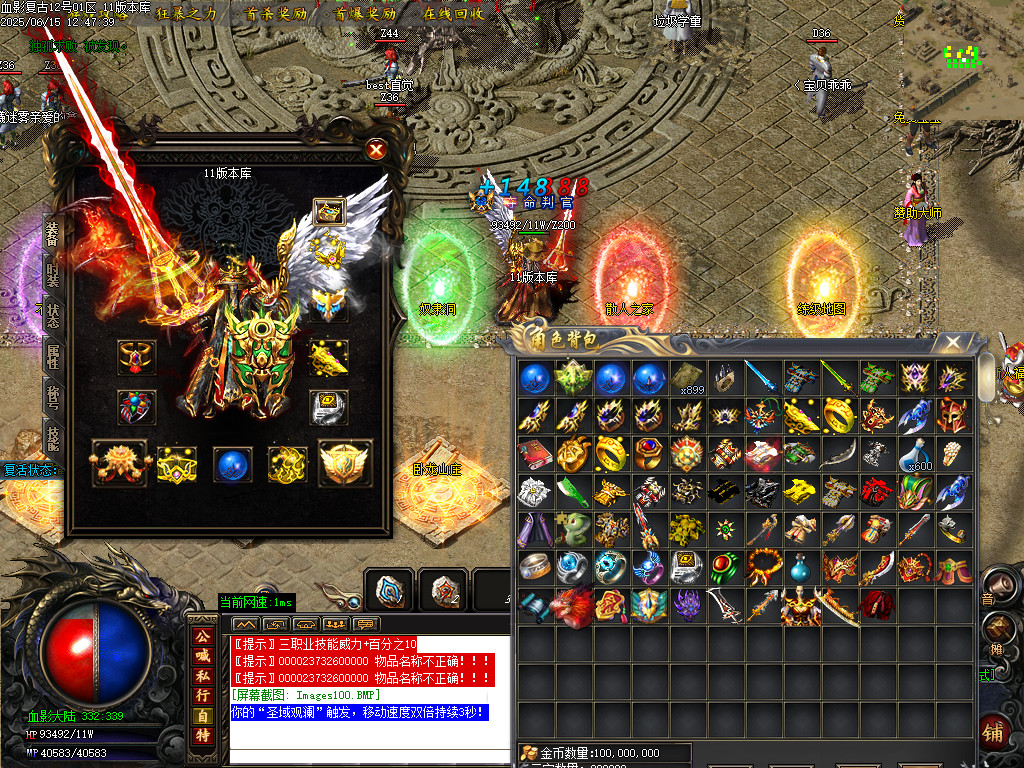Select the green snake item in the backpack
The height and width of the screenshot is (768, 1024).
572,529
